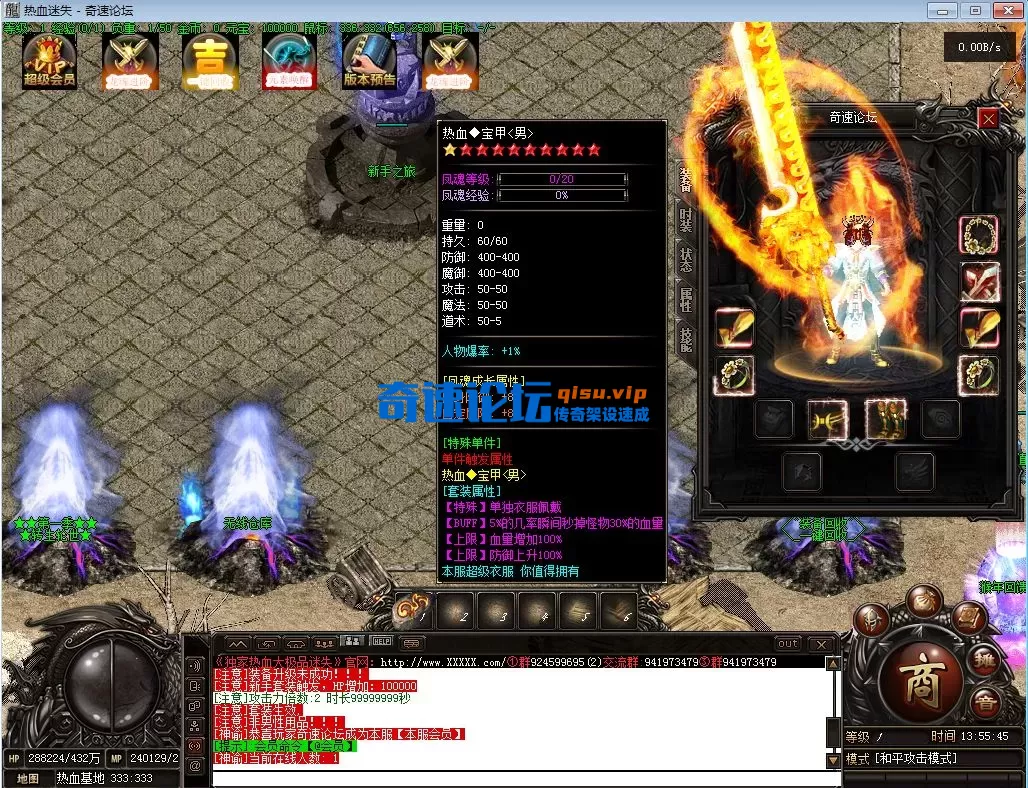The image size is (1028, 788).
Task: Open the 地图 map button
Action: click(28, 778)
